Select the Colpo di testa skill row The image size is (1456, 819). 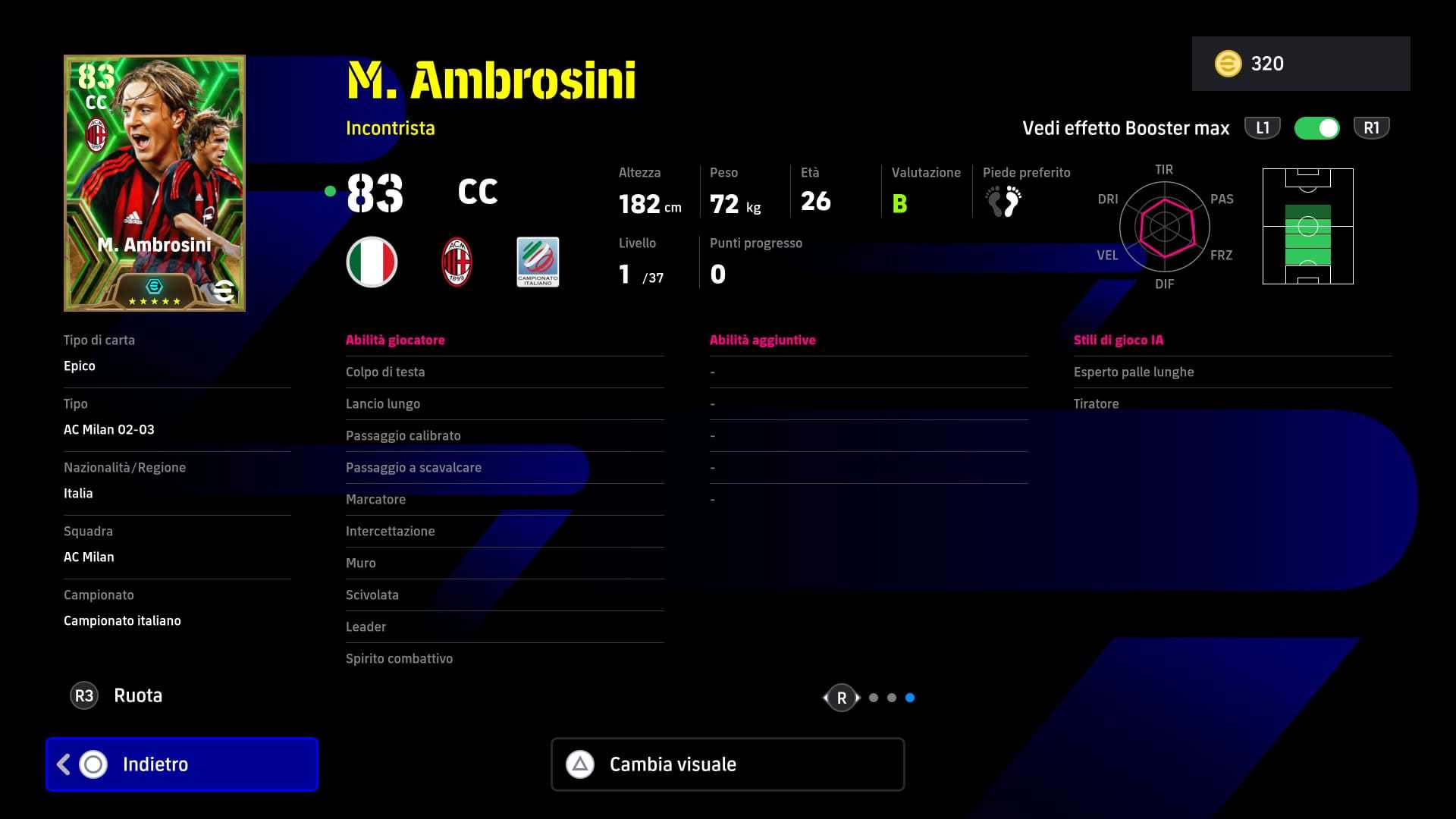[x=504, y=372]
